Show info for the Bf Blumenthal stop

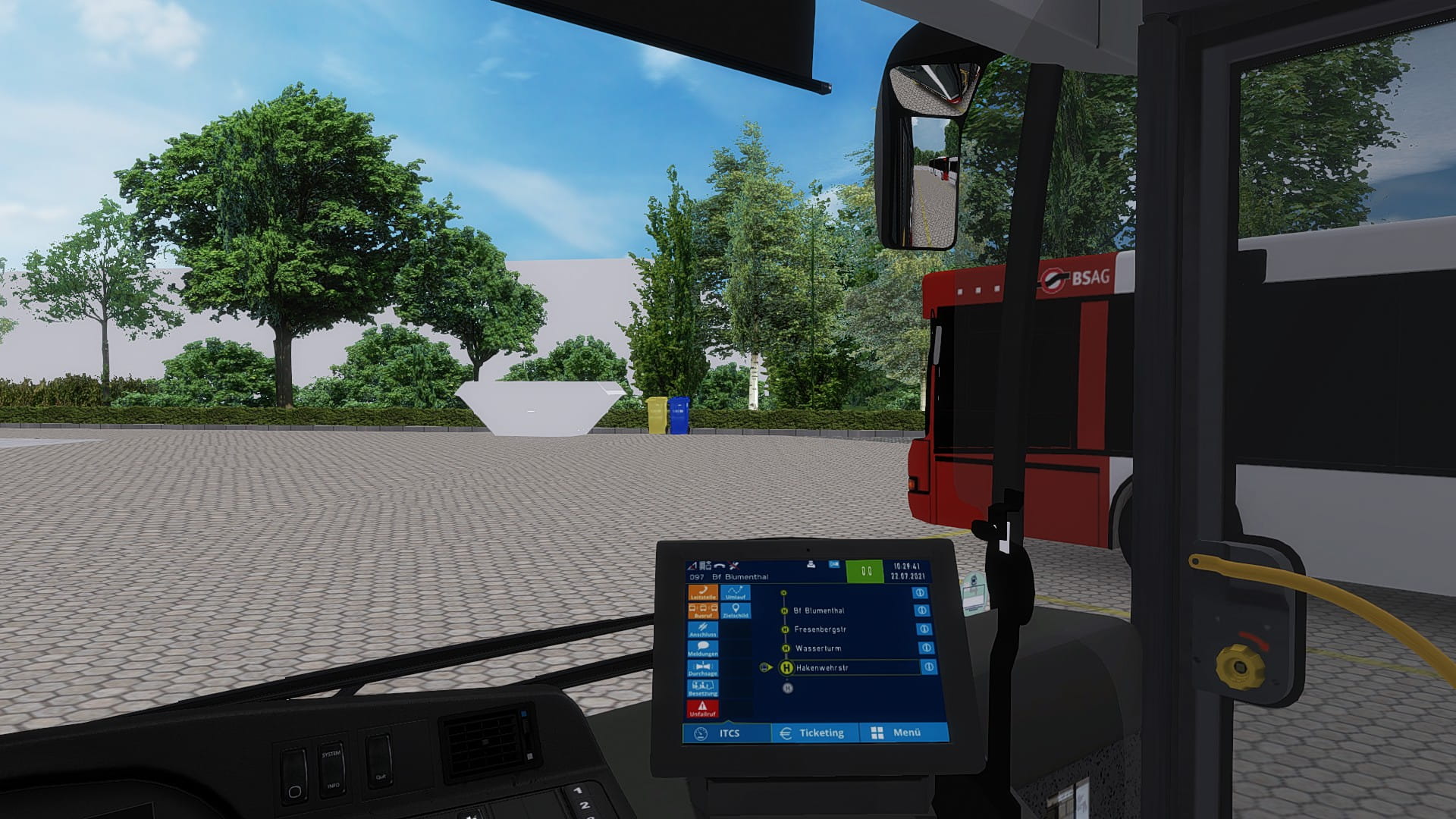[x=922, y=610]
